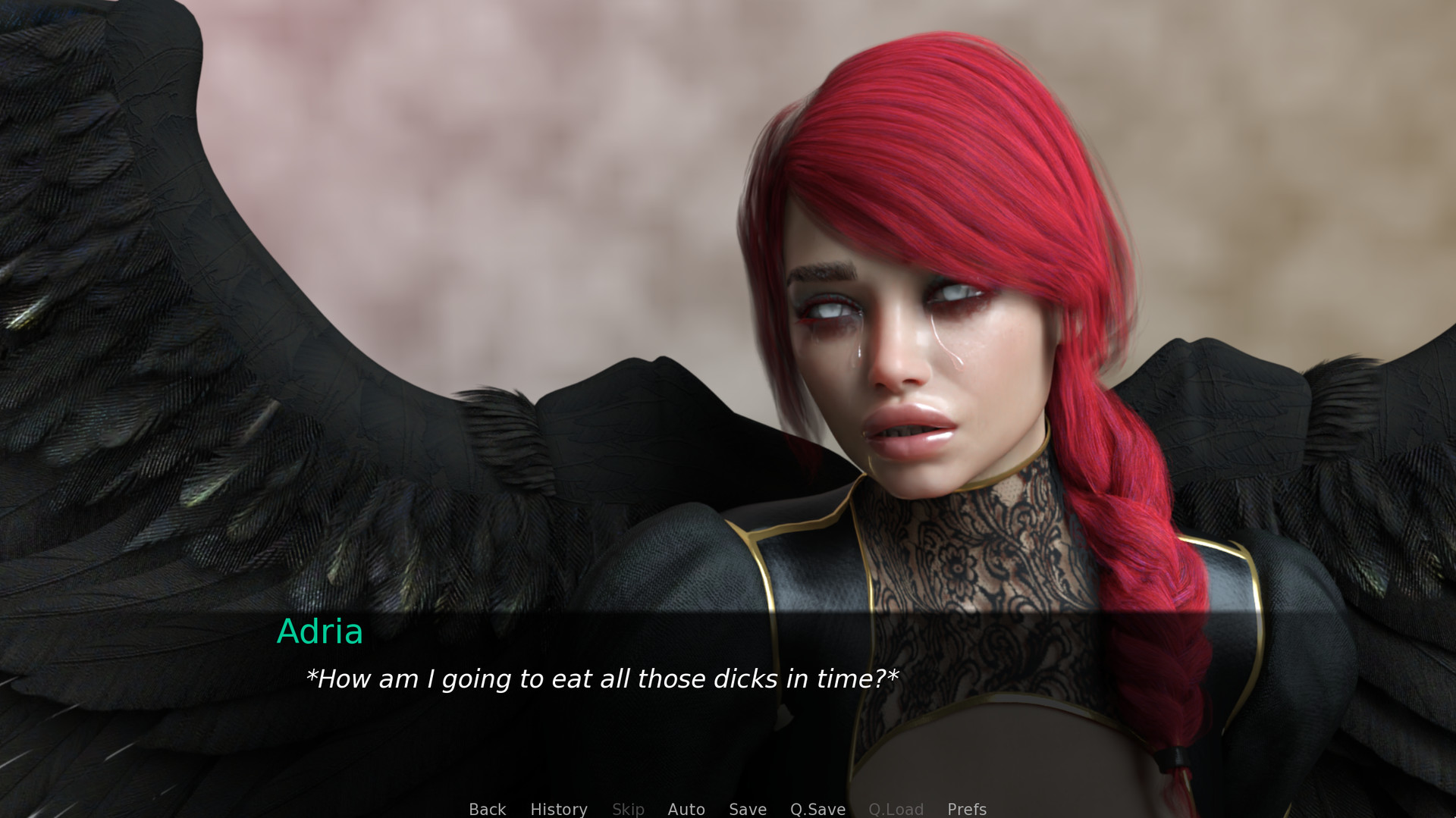
Task: Toggle Auto-forward dialogue mode
Action: [x=686, y=809]
